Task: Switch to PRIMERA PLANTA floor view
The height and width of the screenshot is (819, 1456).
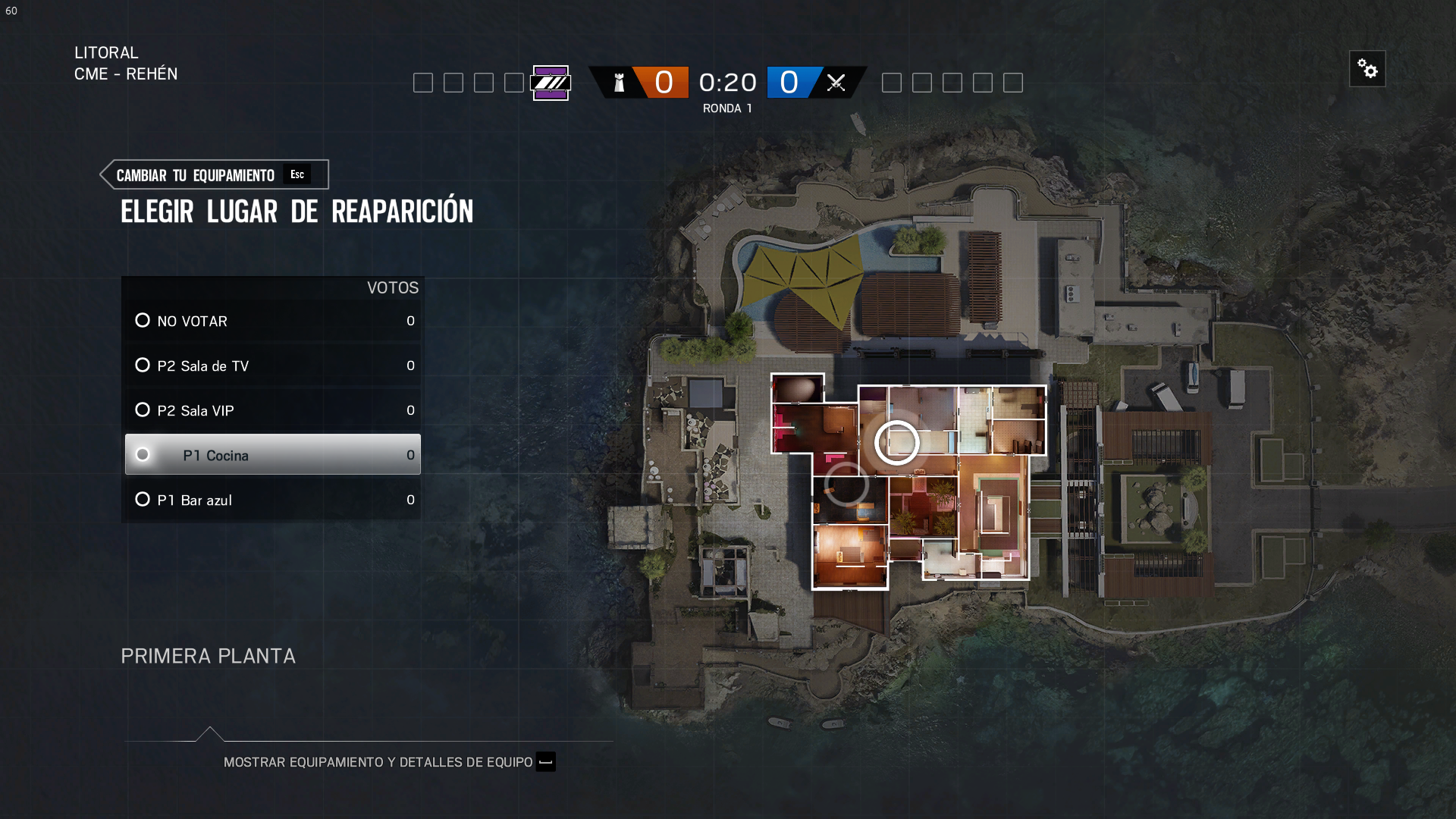Action: point(208,656)
